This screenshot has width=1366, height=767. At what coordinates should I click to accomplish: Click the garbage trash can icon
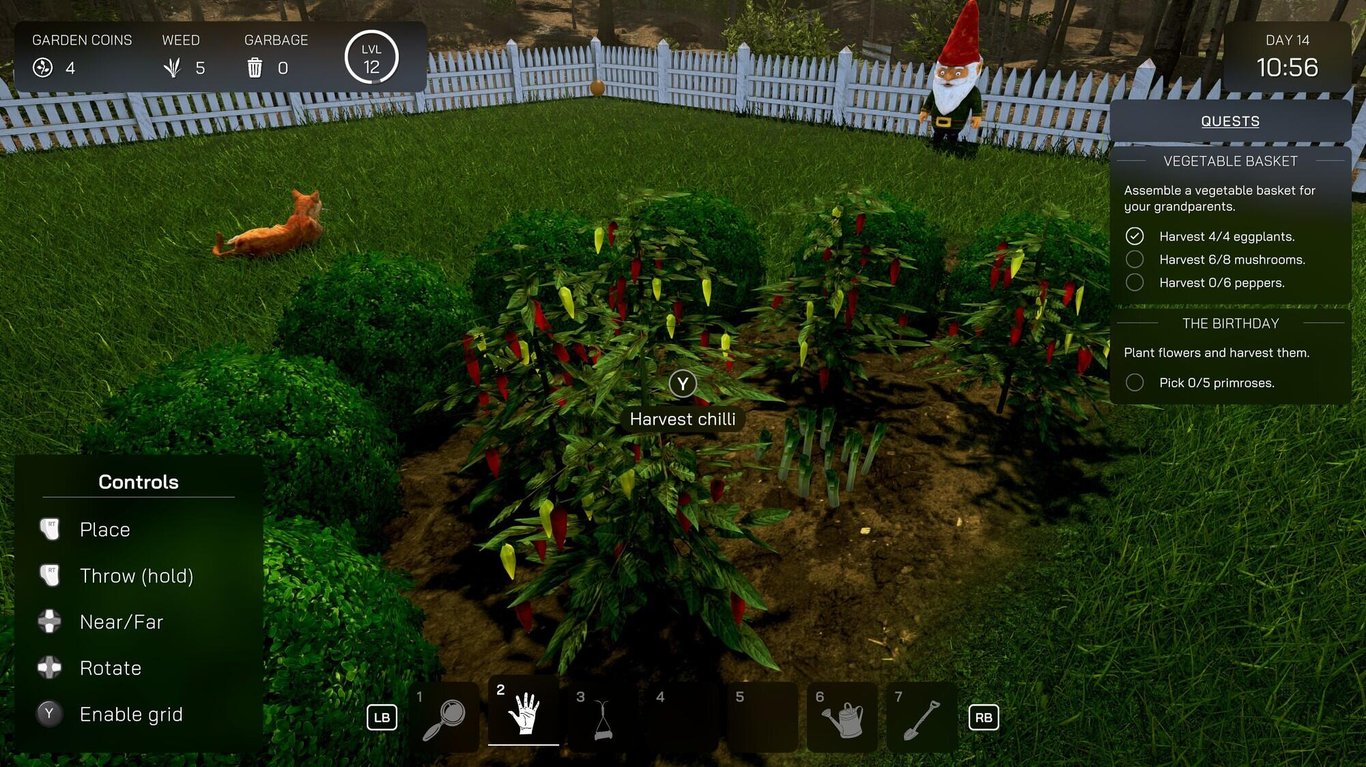pyautogui.click(x=255, y=67)
